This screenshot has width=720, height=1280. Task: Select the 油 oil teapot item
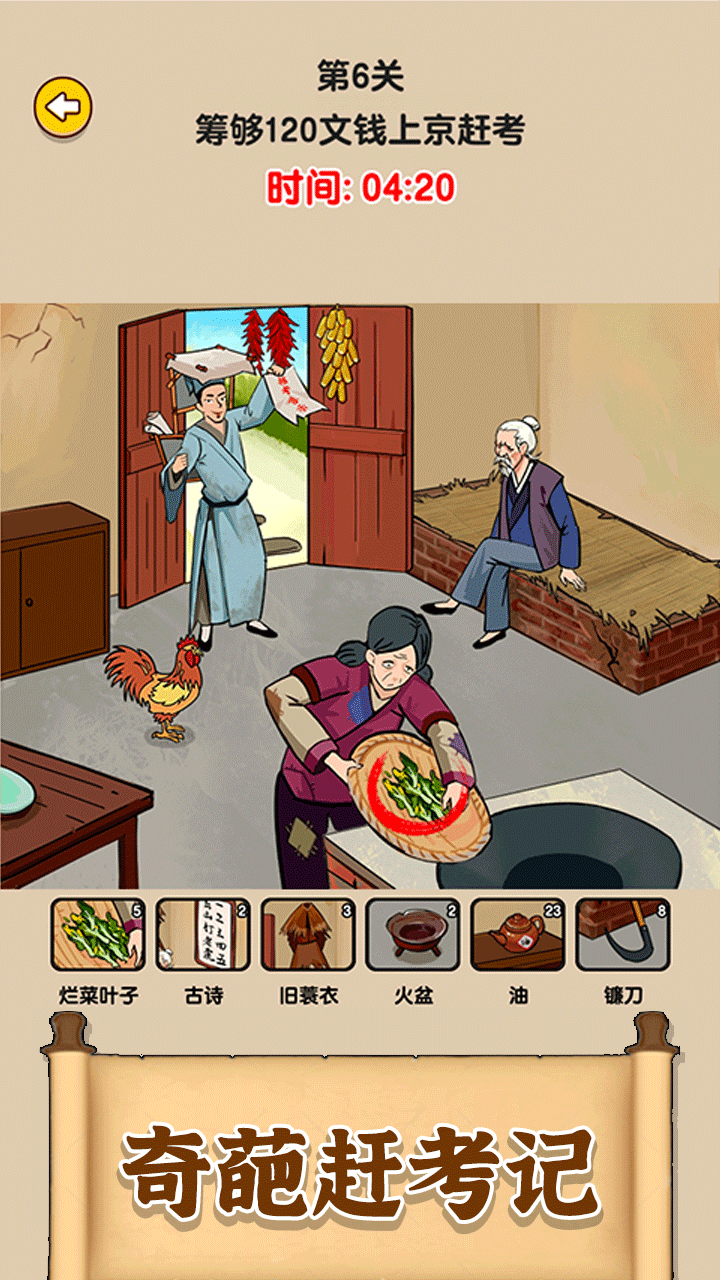pos(518,935)
